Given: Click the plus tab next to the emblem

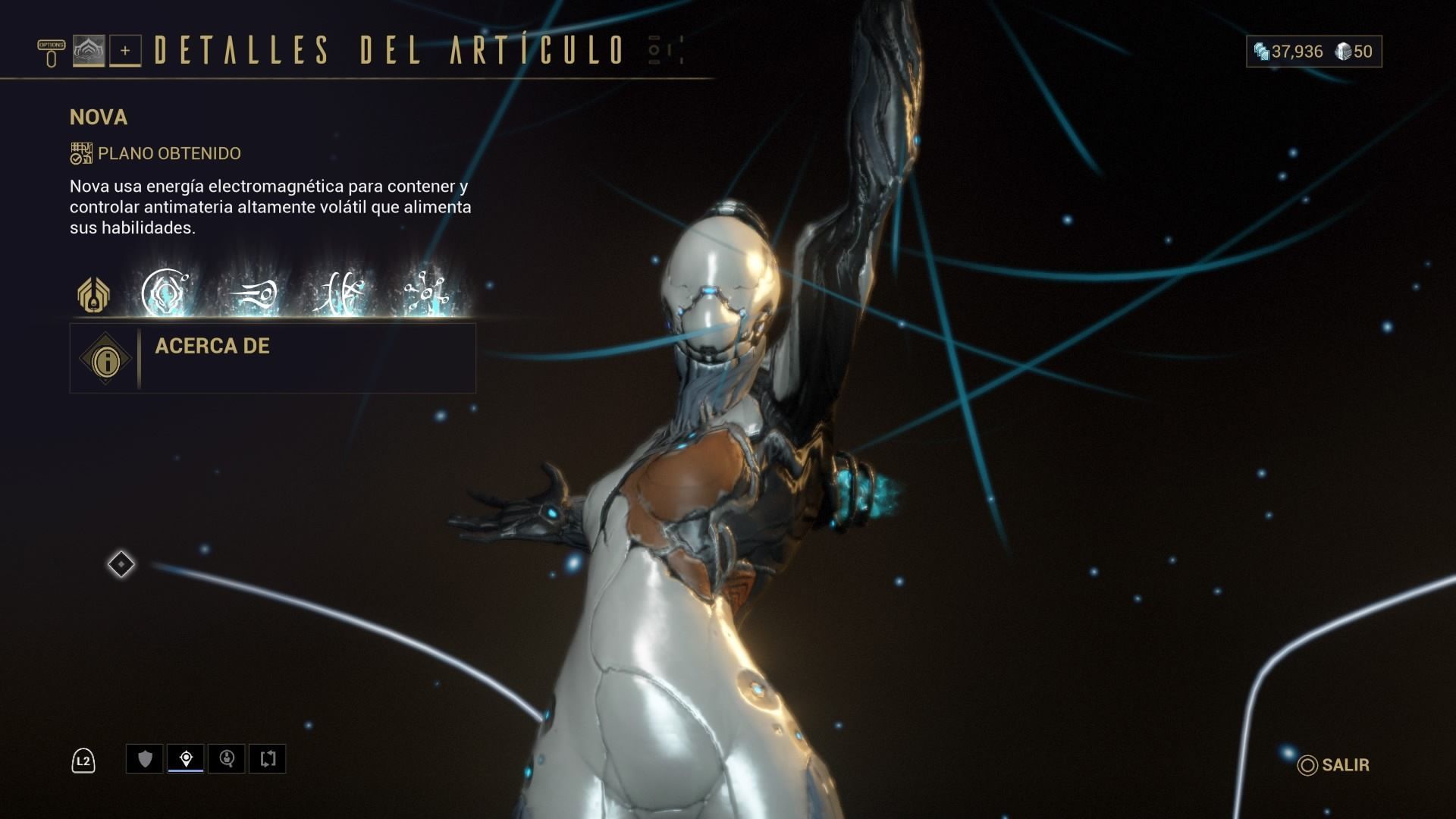Looking at the screenshot, I should [126, 52].
